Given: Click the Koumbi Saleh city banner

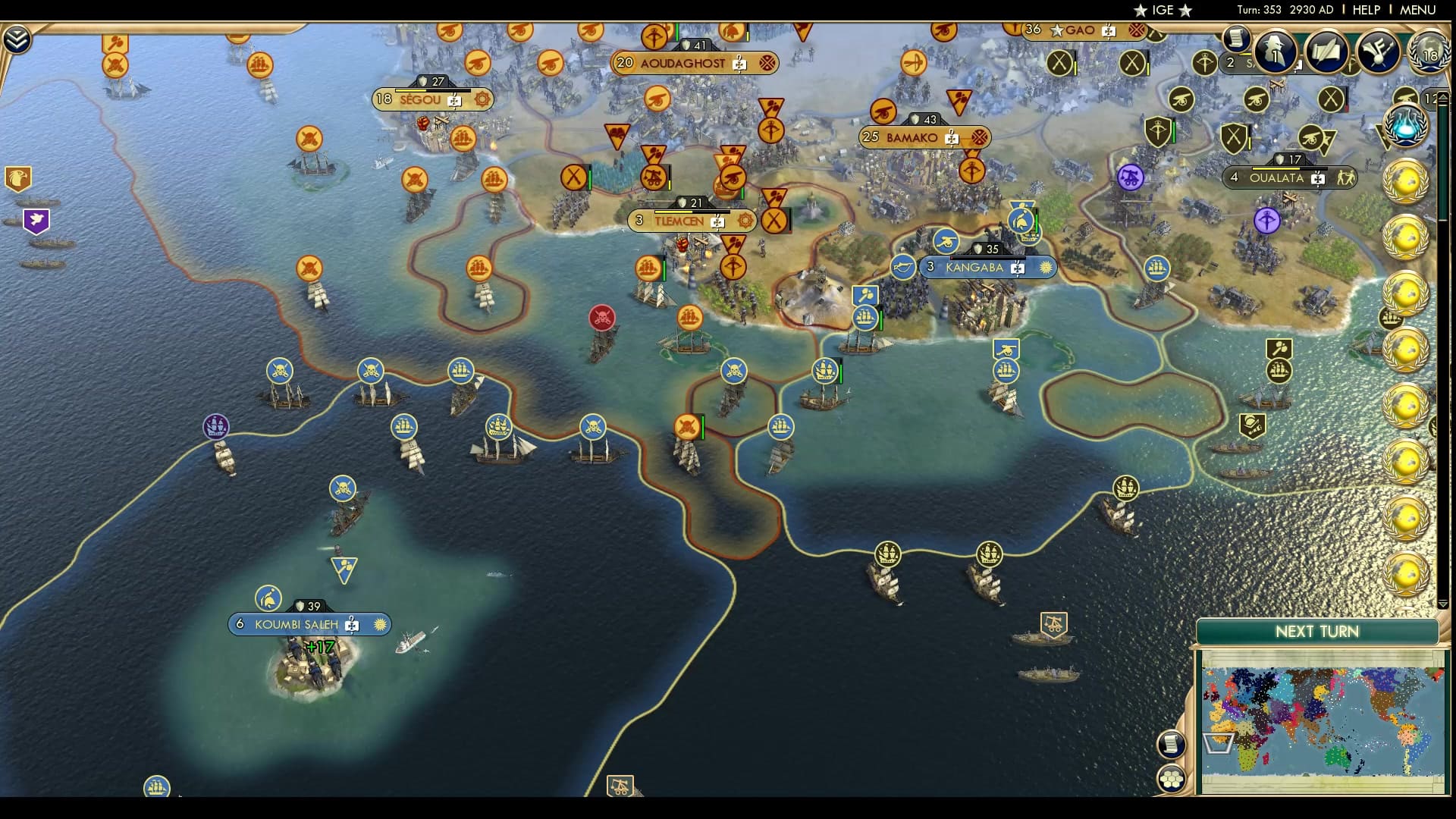Looking at the screenshot, I should coord(309,624).
